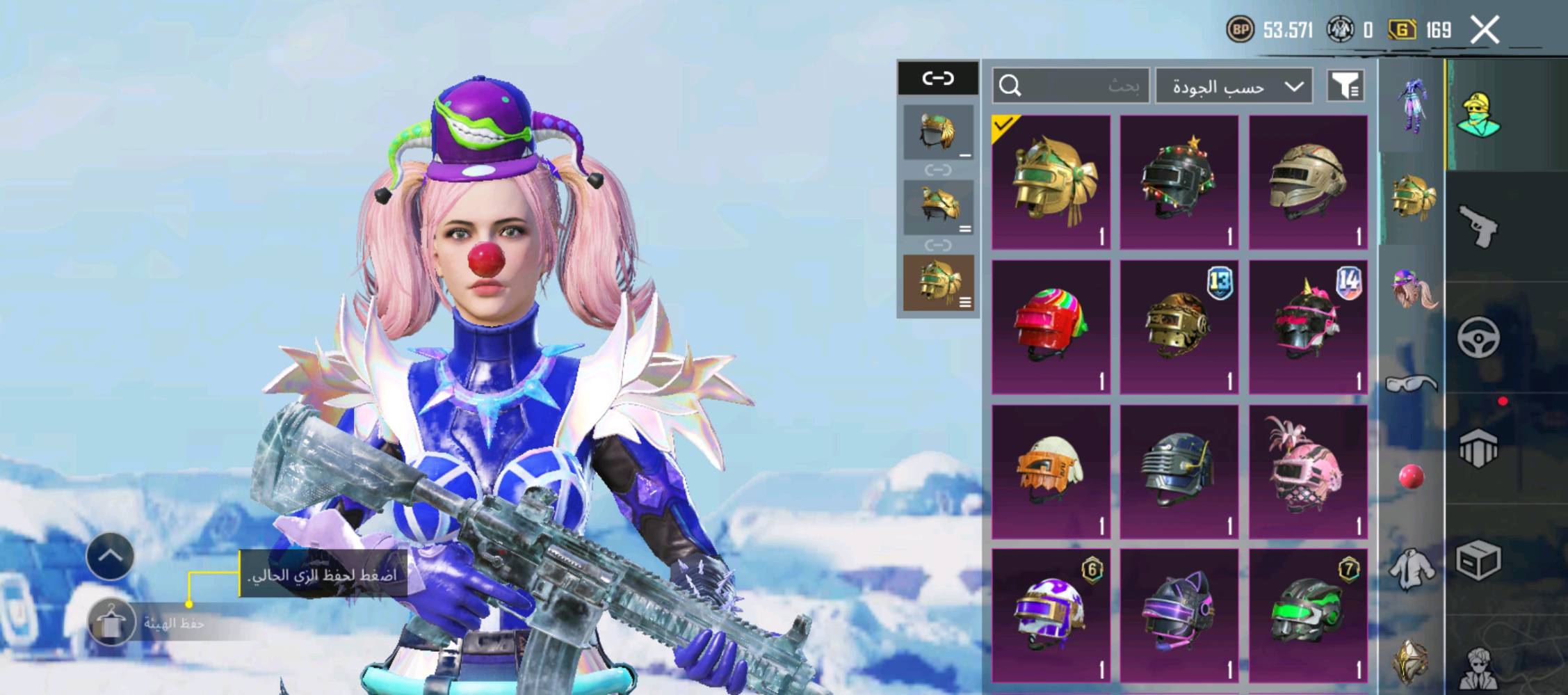Select the gold helmet with 13 badge

click(x=1179, y=327)
